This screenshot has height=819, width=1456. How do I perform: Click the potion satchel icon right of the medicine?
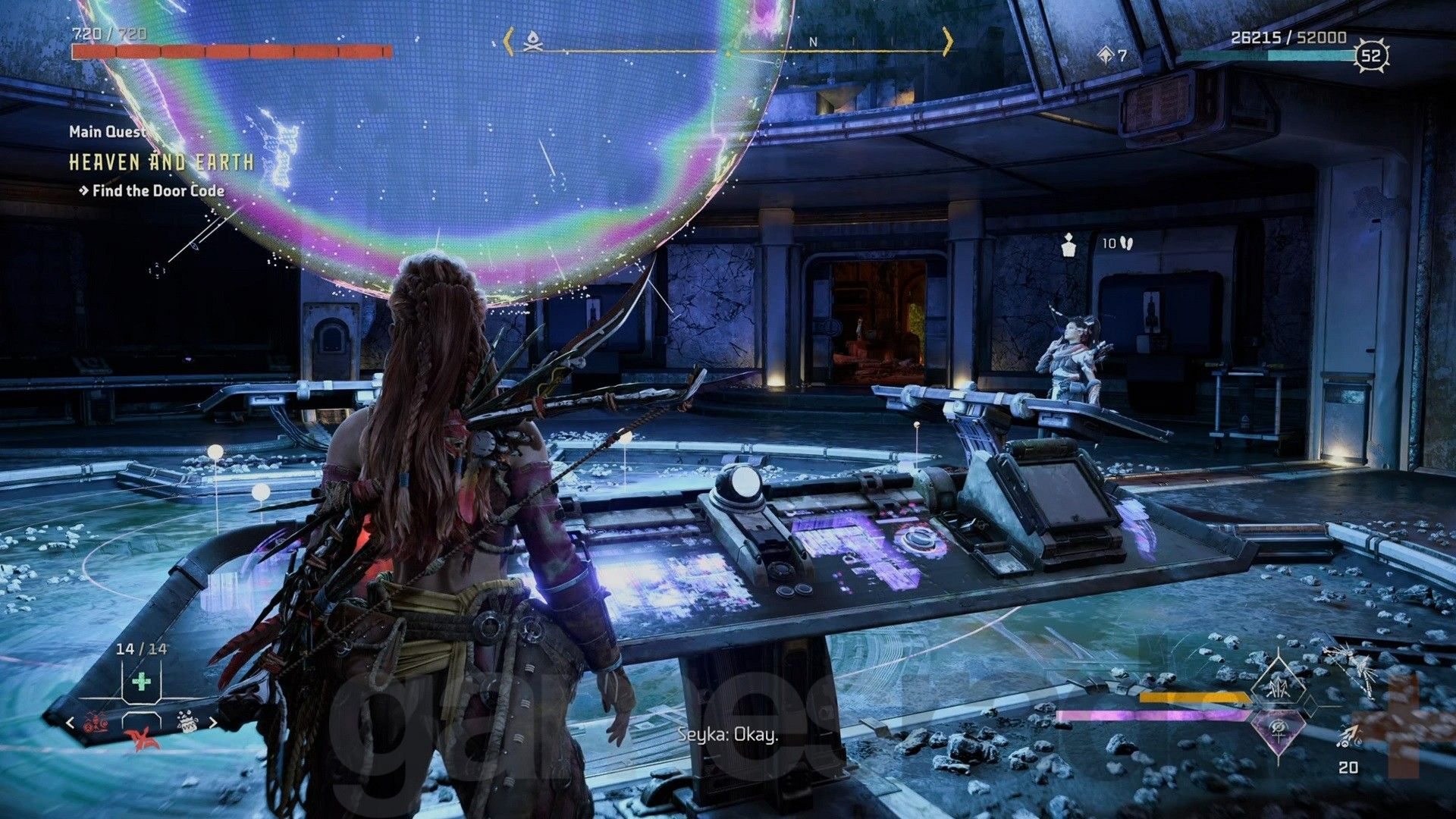pyautogui.click(x=187, y=721)
